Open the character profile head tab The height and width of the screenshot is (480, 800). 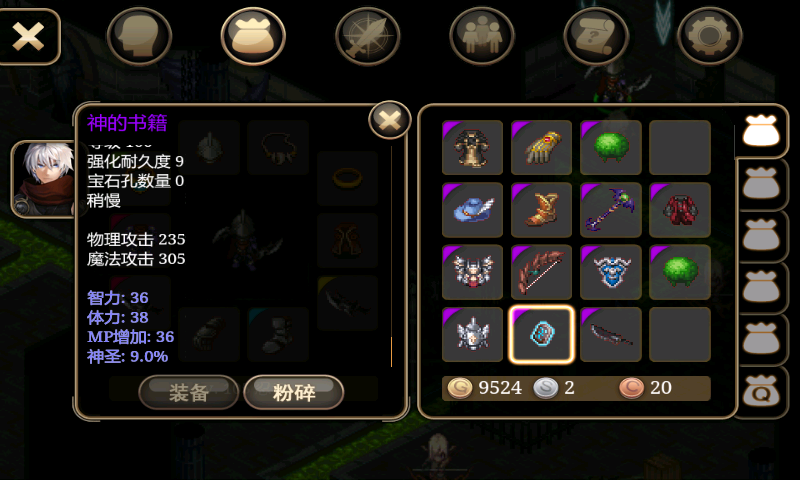139,36
